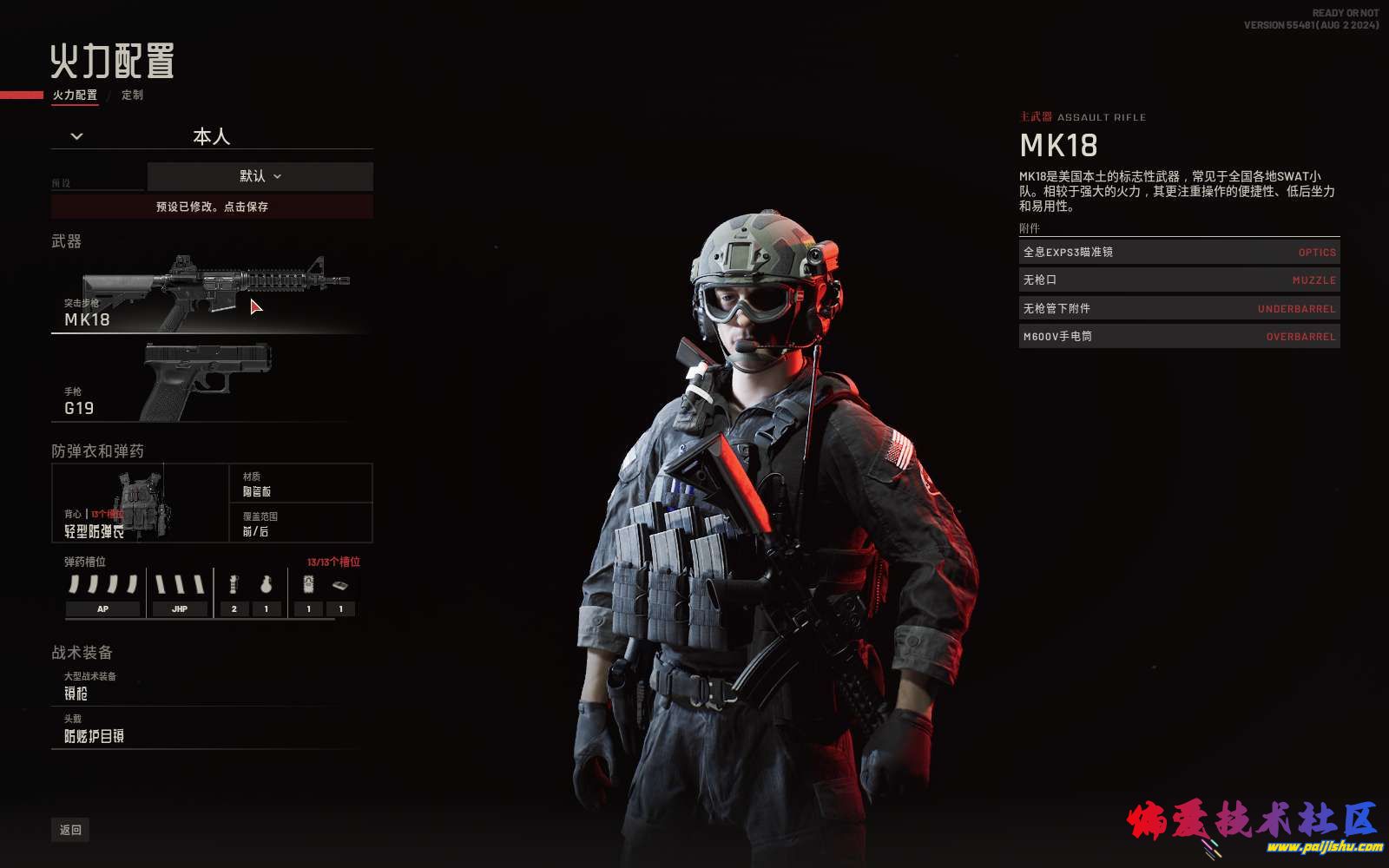Open the 镜枪 large tactical equipment slot
Image resolution: width=1389 pixels, height=868 pixels.
(x=208, y=686)
